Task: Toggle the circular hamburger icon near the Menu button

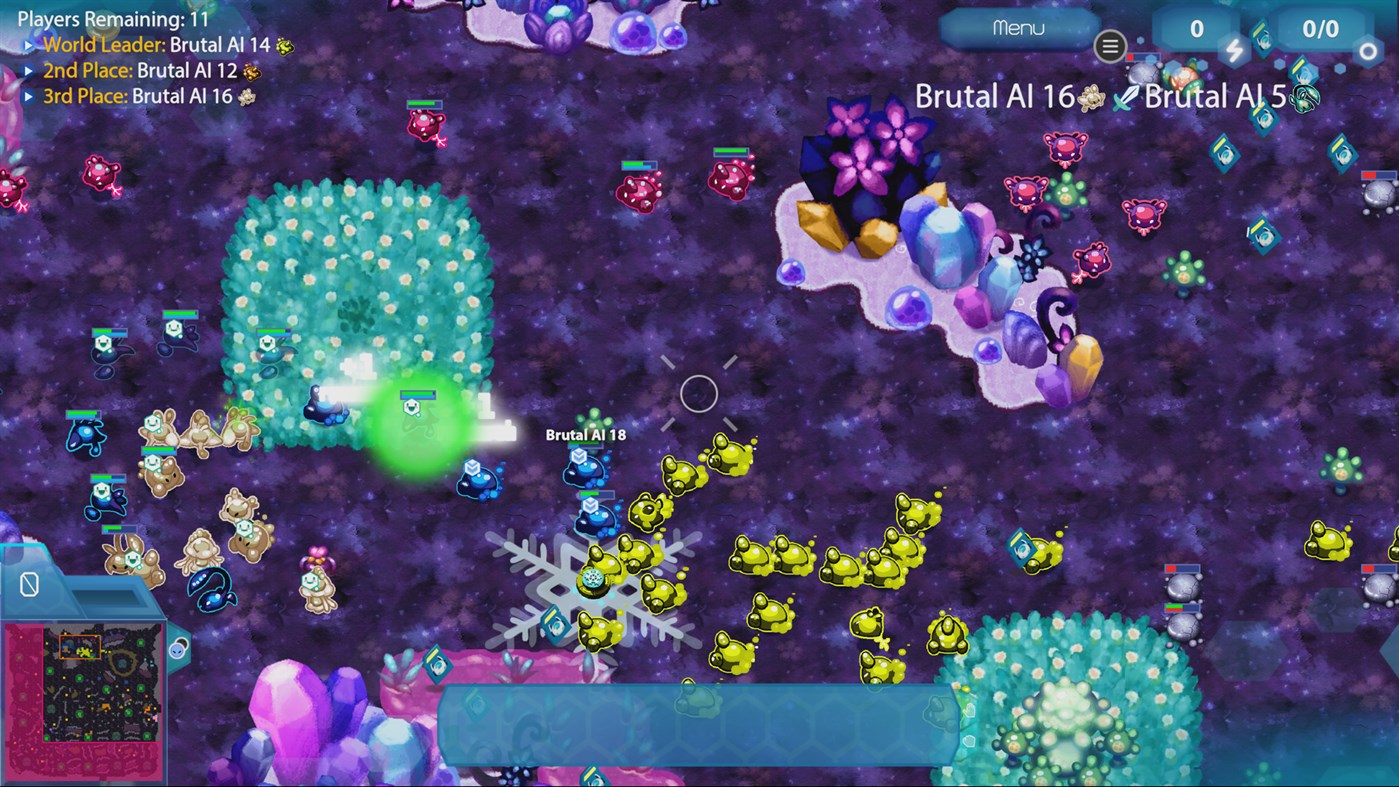Action: [x=1110, y=46]
